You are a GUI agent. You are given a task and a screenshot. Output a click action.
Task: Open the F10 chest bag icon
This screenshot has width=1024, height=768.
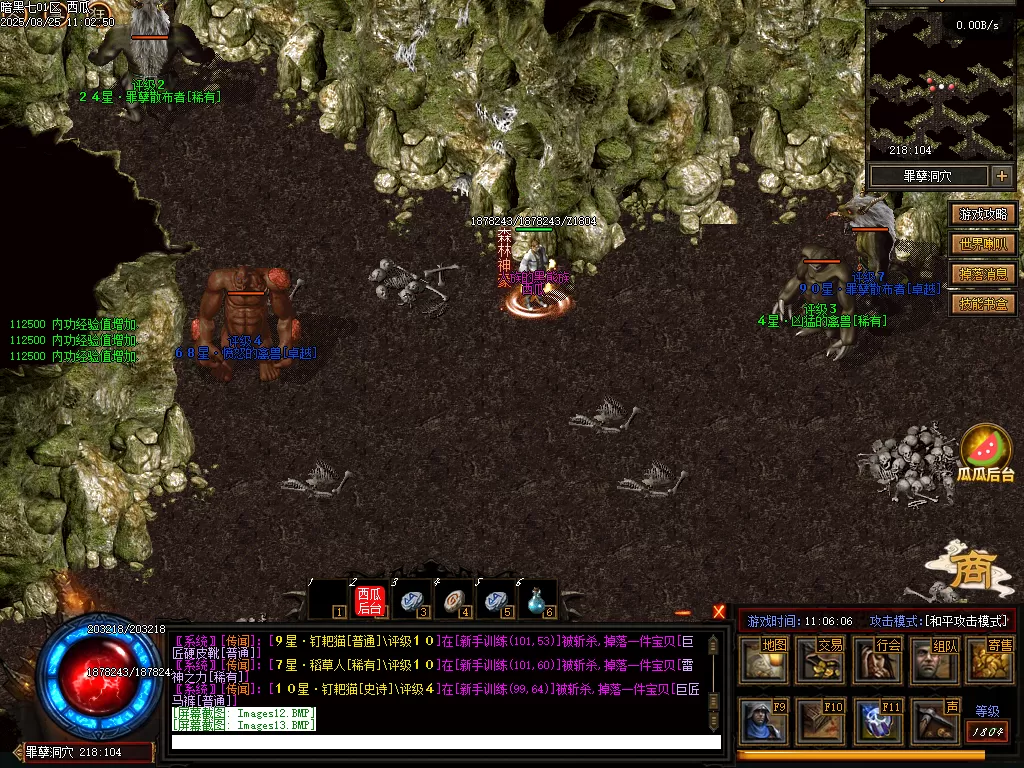pyautogui.click(x=820, y=721)
